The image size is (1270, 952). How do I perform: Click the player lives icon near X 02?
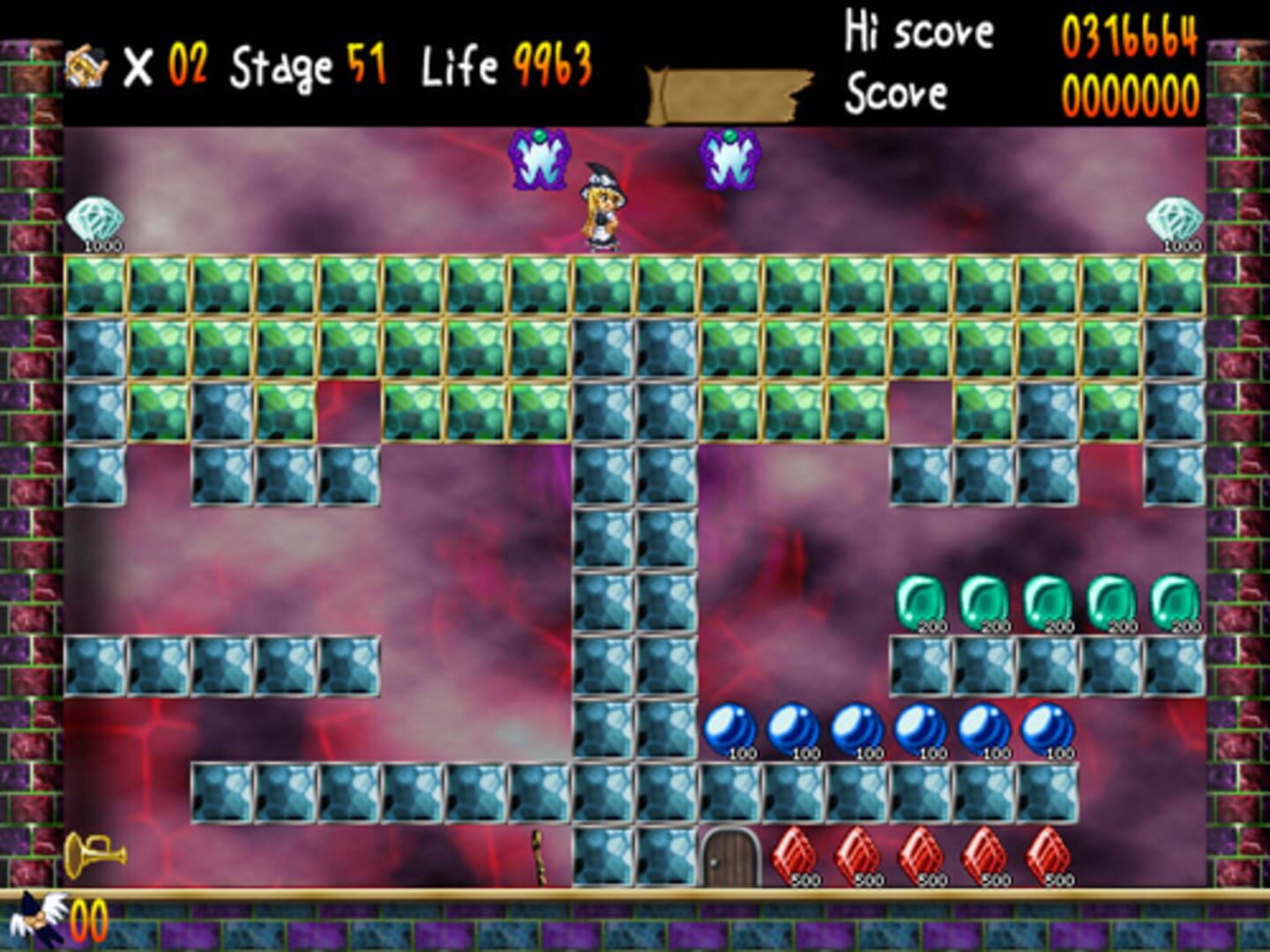pyautogui.click(x=84, y=63)
